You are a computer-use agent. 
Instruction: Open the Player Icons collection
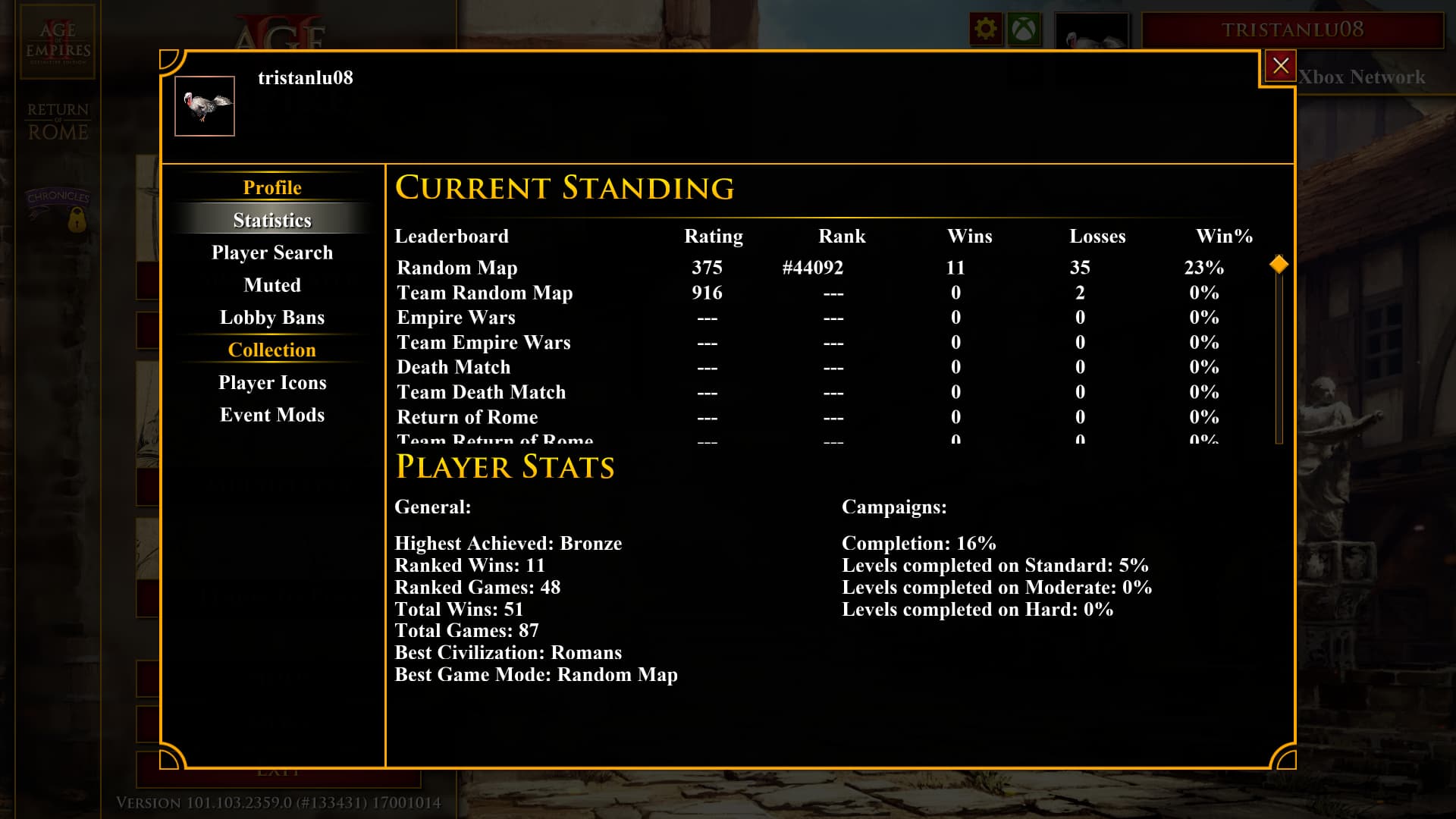pos(272,383)
